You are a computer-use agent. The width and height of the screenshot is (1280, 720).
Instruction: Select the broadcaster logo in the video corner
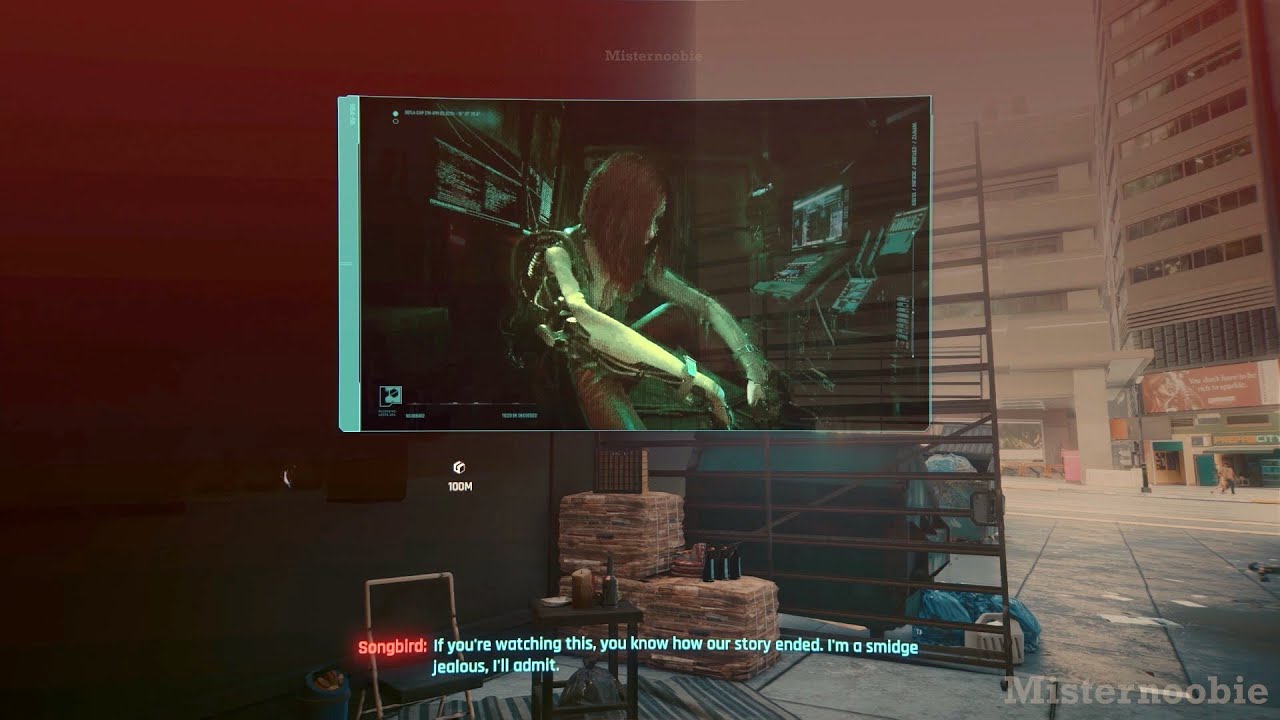click(390, 396)
